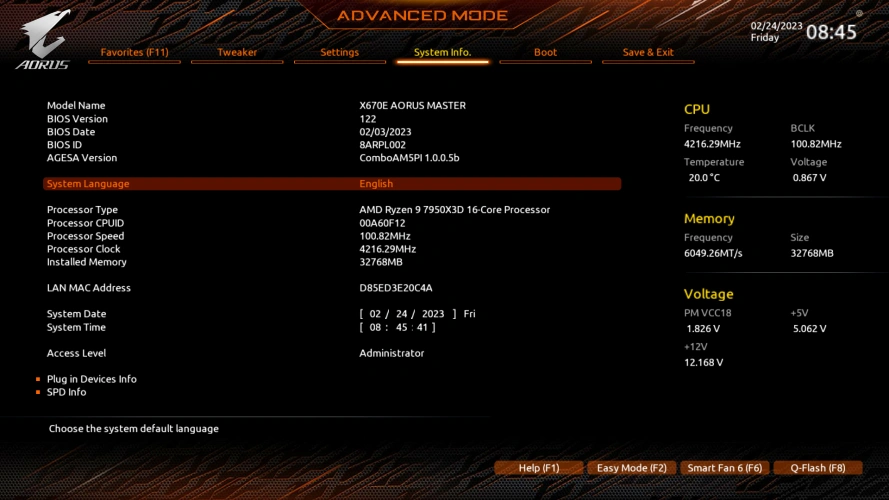Go to the Settings tab
Screen dimensions: 889x500
point(340,52)
